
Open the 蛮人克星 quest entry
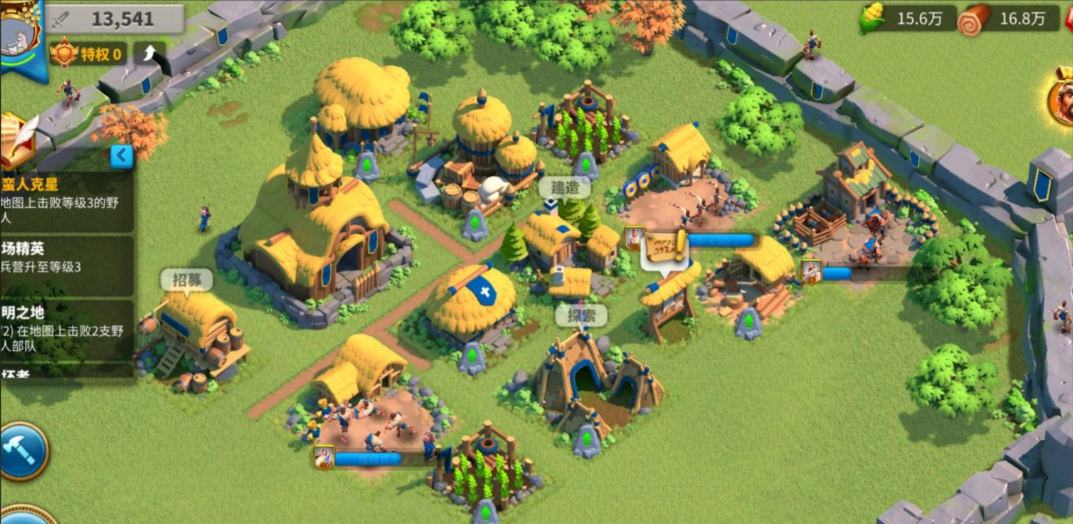pos(66,199)
